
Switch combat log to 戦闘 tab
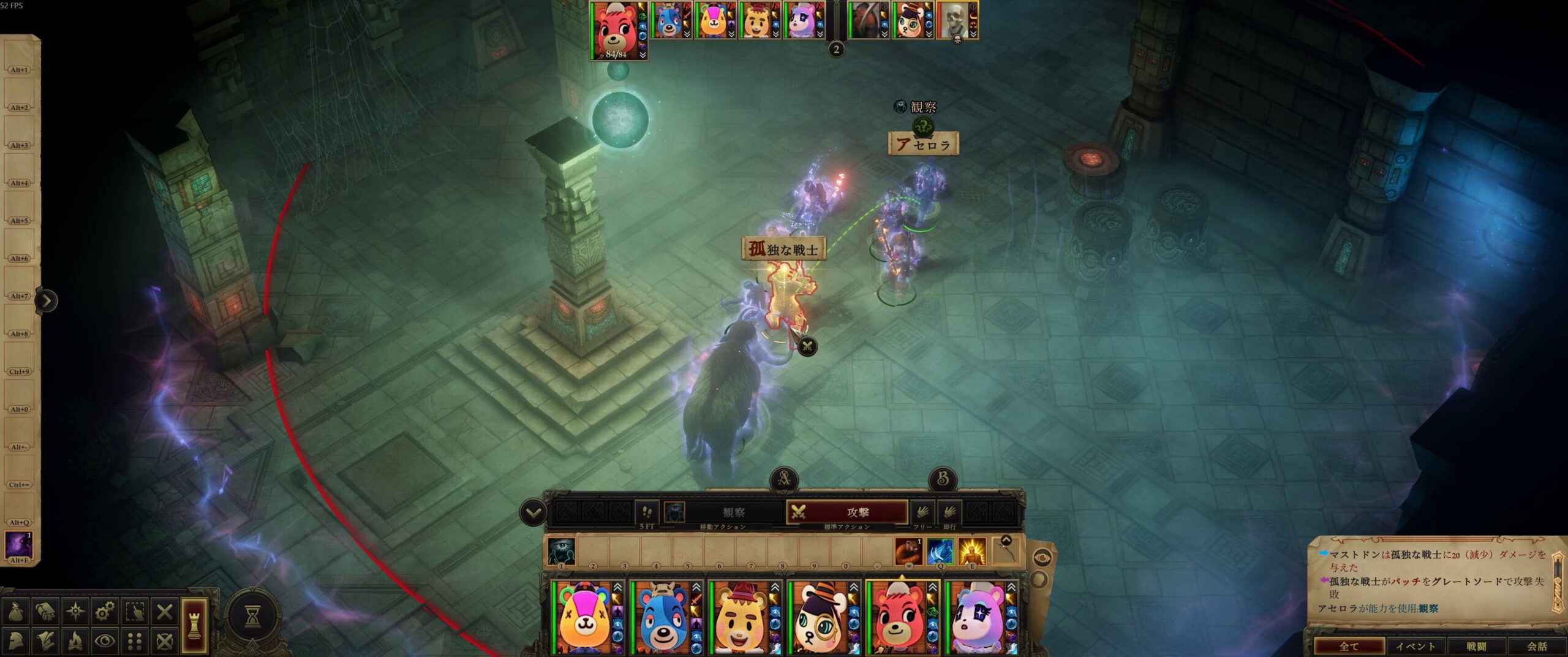[x=1476, y=646]
